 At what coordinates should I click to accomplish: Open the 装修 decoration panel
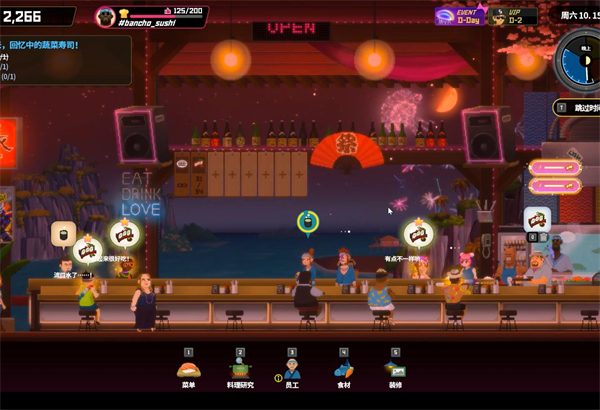pyautogui.click(x=396, y=371)
